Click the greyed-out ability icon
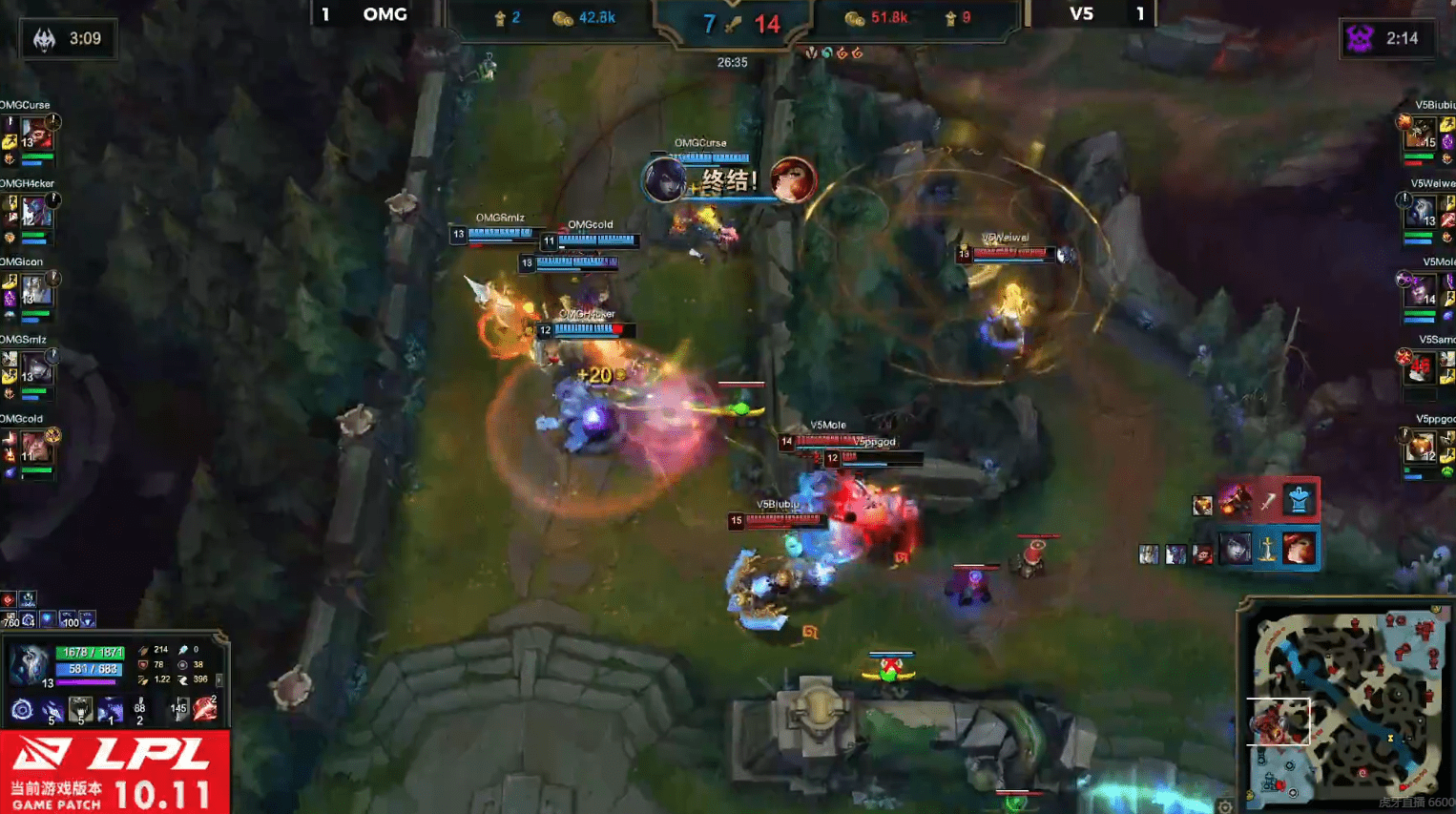Image resolution: width=1456 pixels, height=814 pixels. point(81,709)
